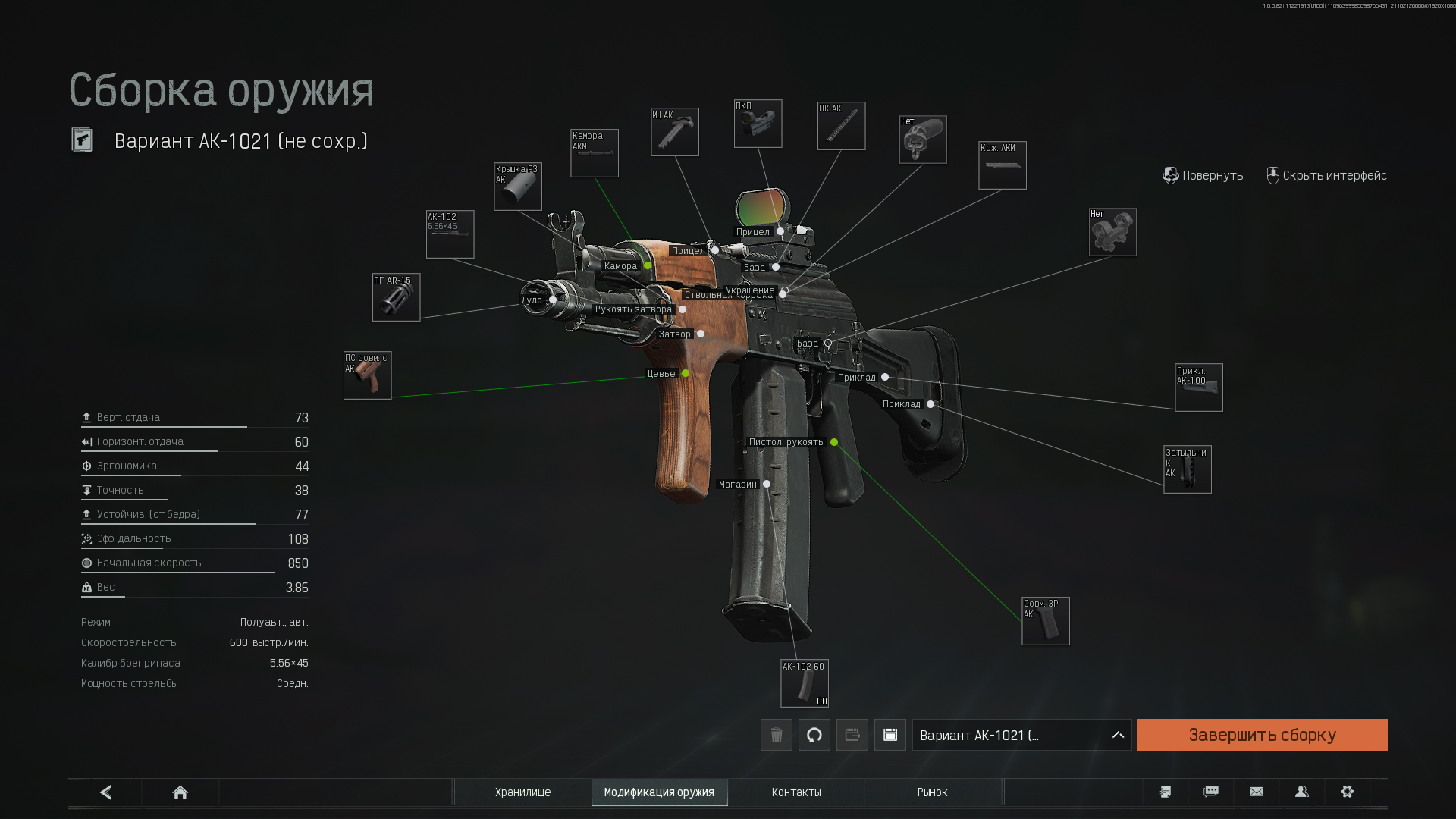Reset the build with the circular arrow

814,735
